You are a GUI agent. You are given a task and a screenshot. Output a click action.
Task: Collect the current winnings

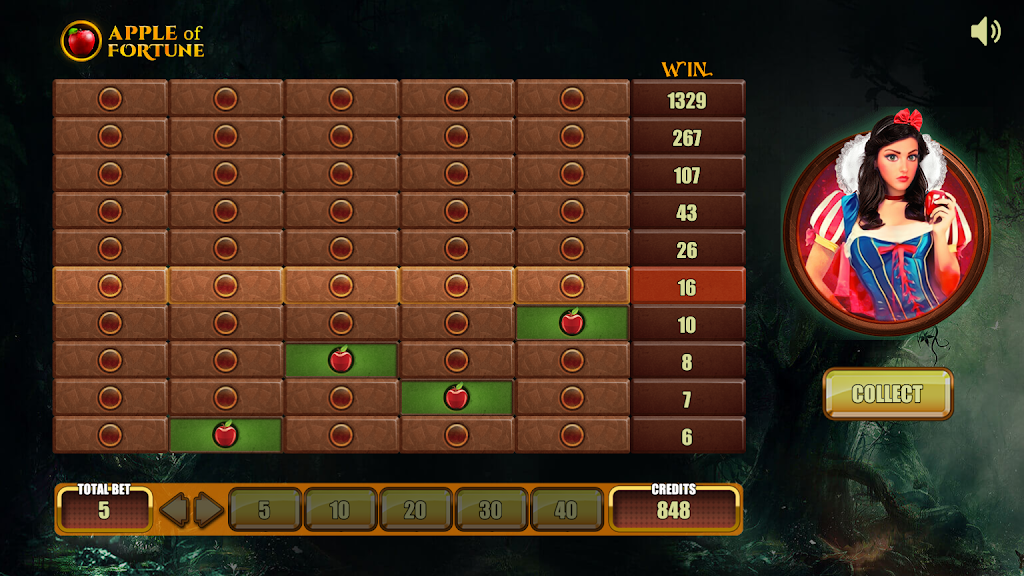(x=887, y=394)
